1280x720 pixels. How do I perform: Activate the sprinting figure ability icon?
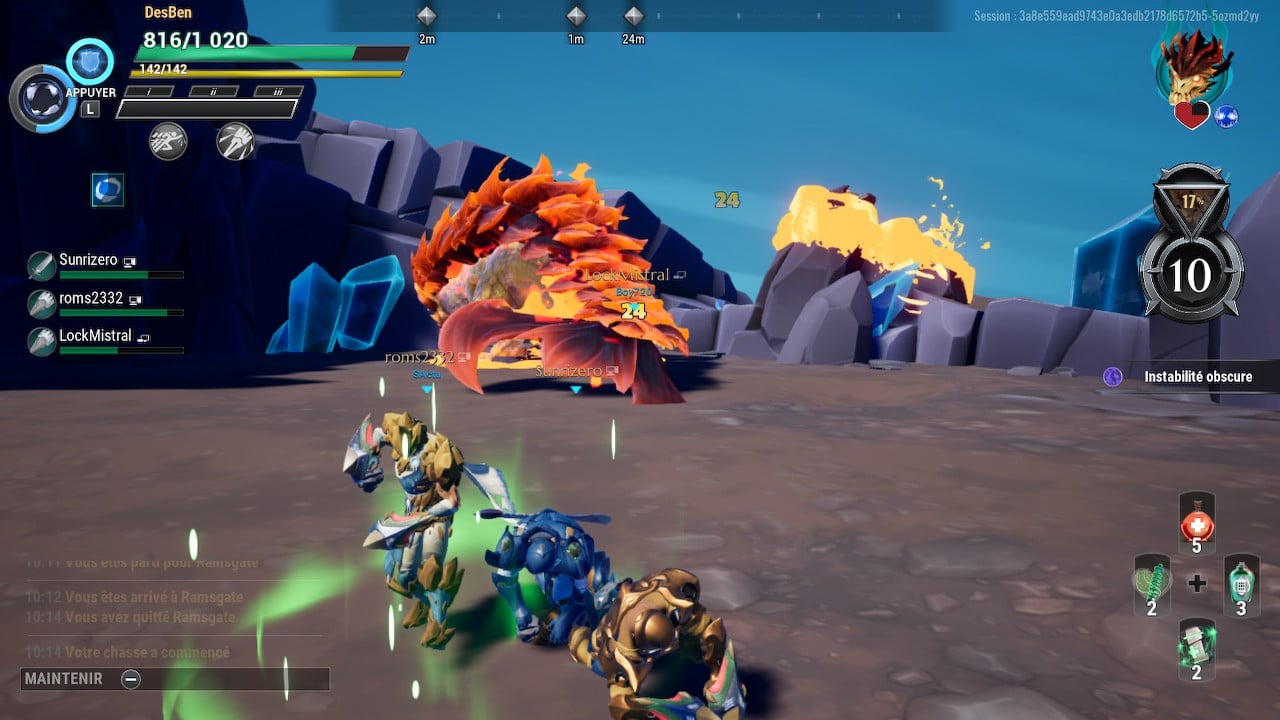click(168, 141)
